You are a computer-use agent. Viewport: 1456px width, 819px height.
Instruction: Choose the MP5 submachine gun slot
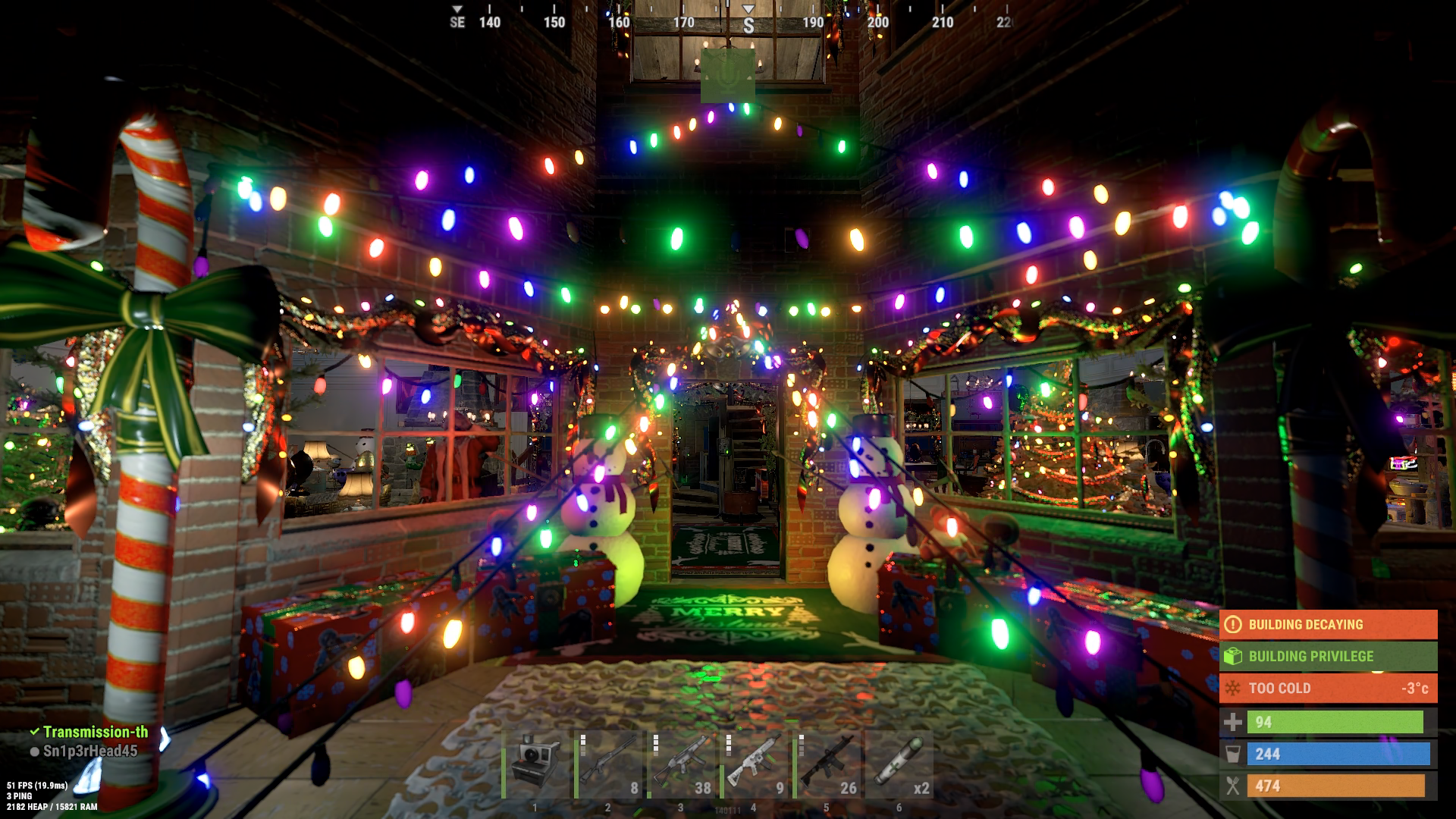tap(681, 764)
